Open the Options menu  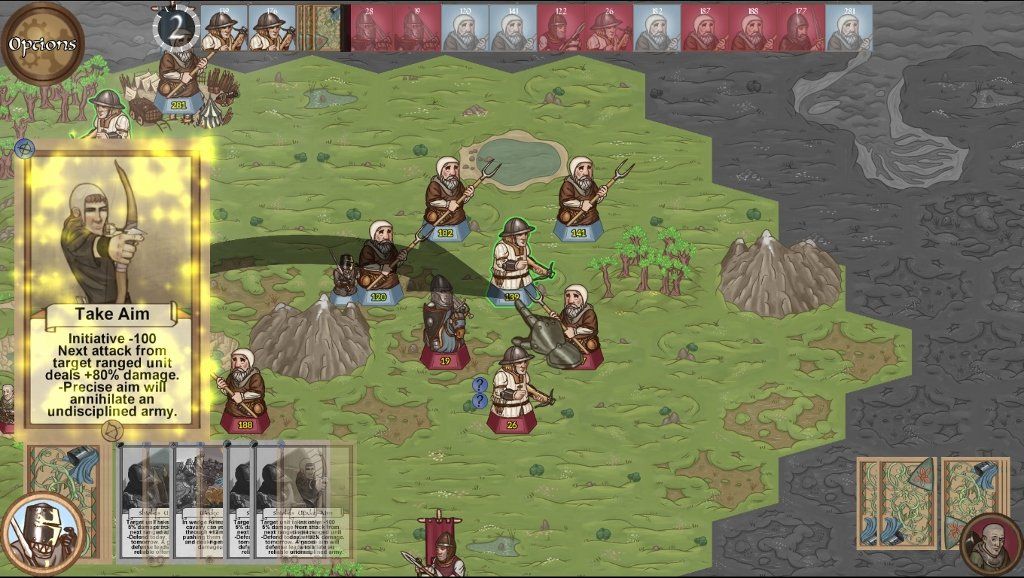click(42, 44)
